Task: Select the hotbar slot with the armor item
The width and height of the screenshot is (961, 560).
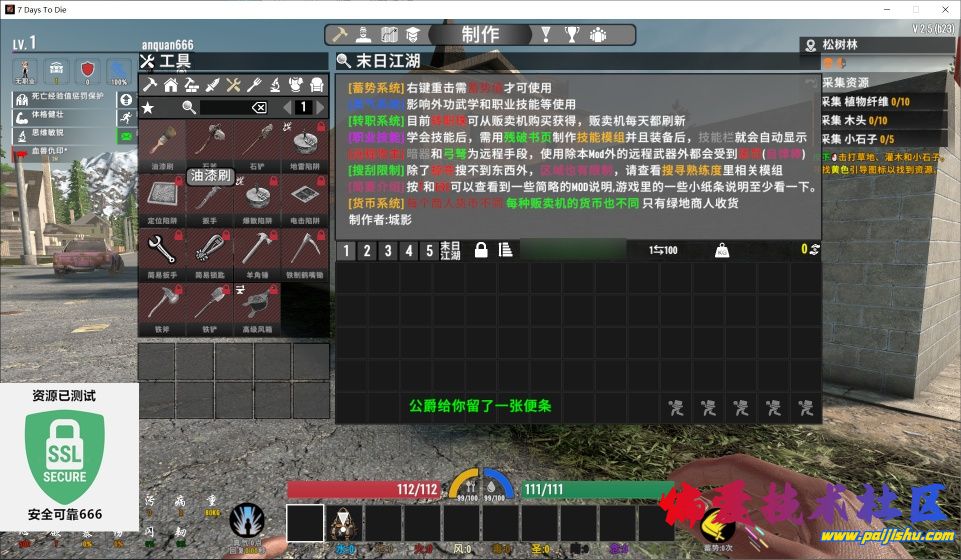Action: pos(344,523)
